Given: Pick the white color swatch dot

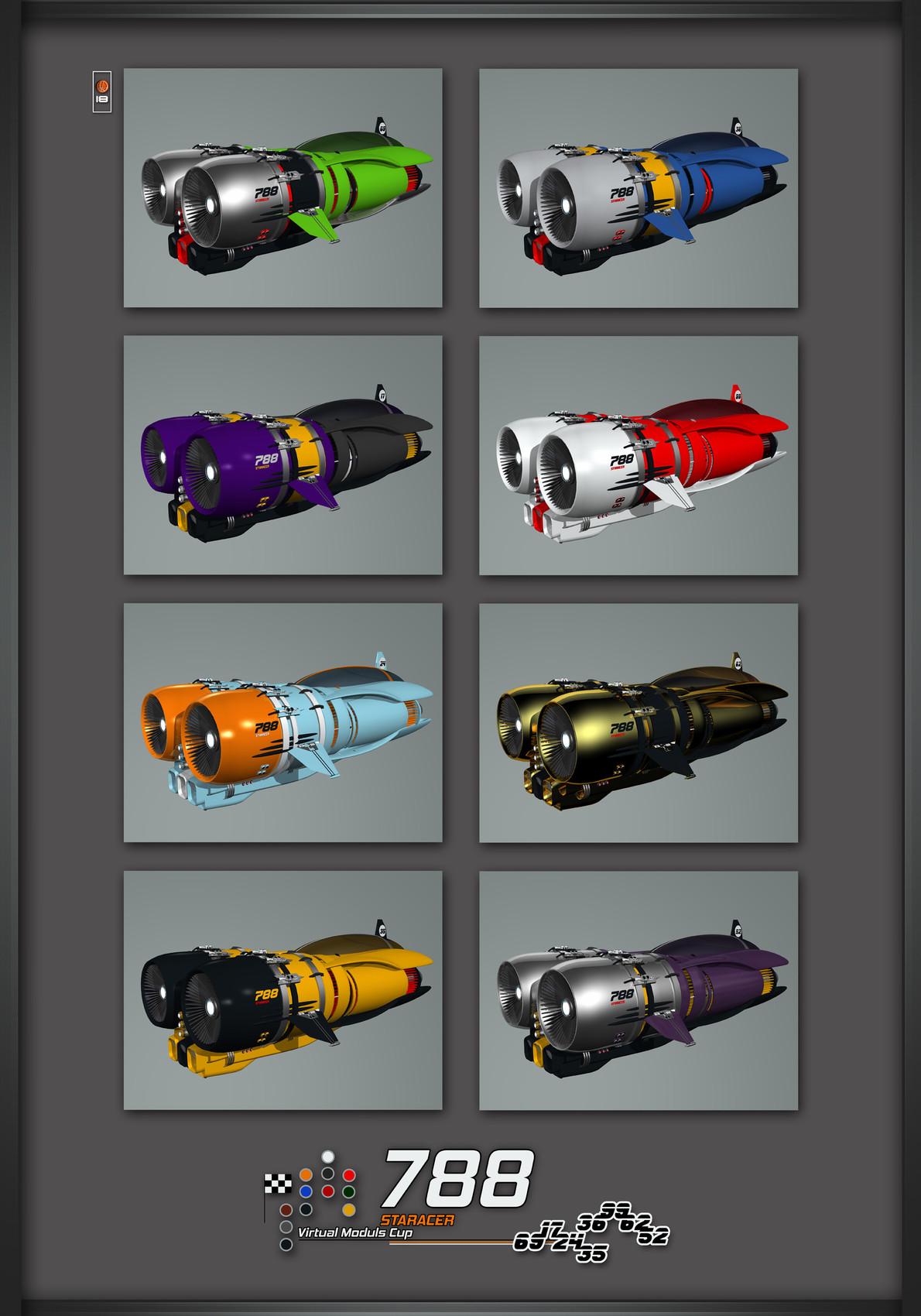Looking at the screenshot, I should point(328,1157).
